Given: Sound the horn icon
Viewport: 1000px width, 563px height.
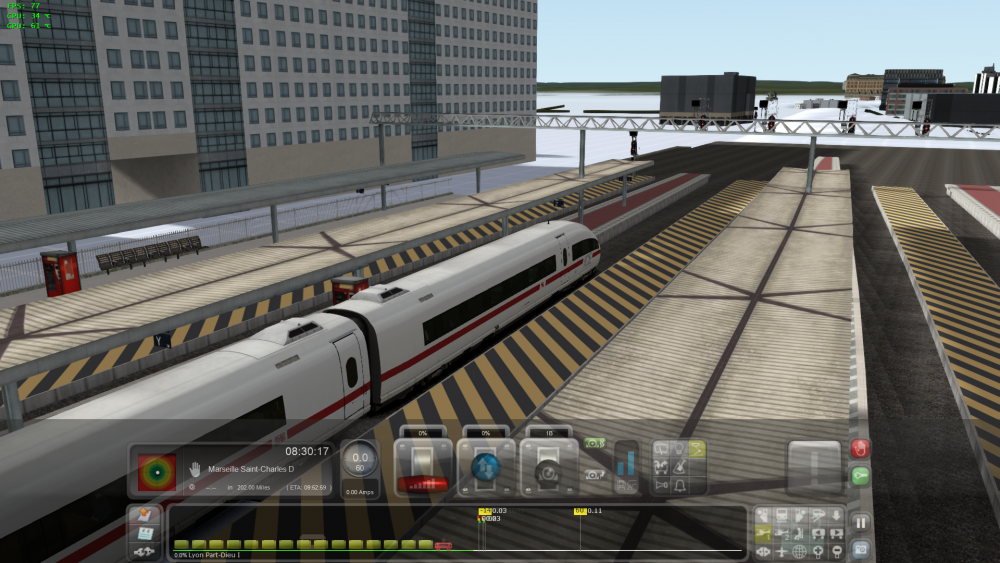Looking at the screenshot, I should pyautogui.click(x=660, y=484).
